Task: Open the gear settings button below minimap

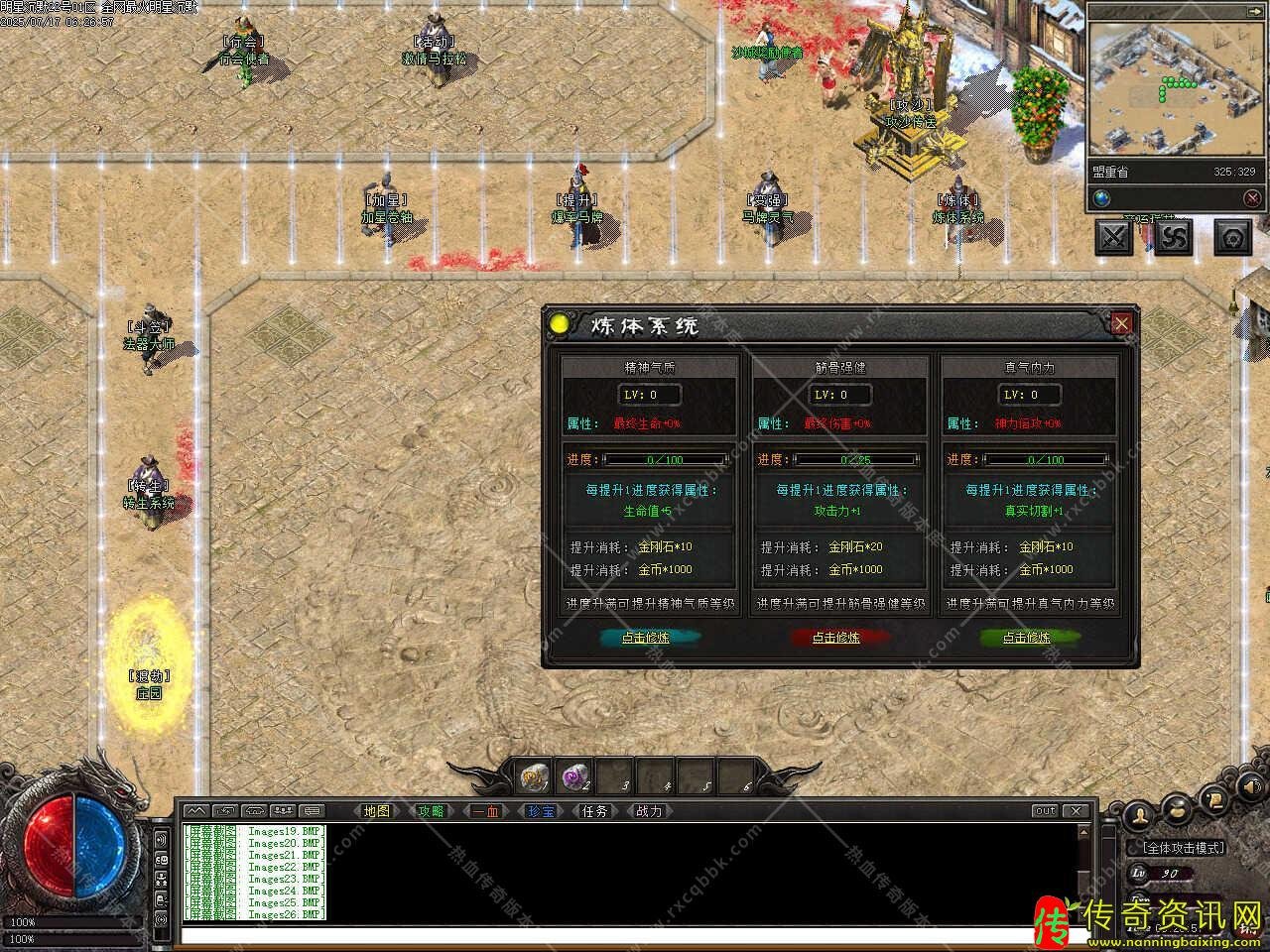Action: (1233, 237)
